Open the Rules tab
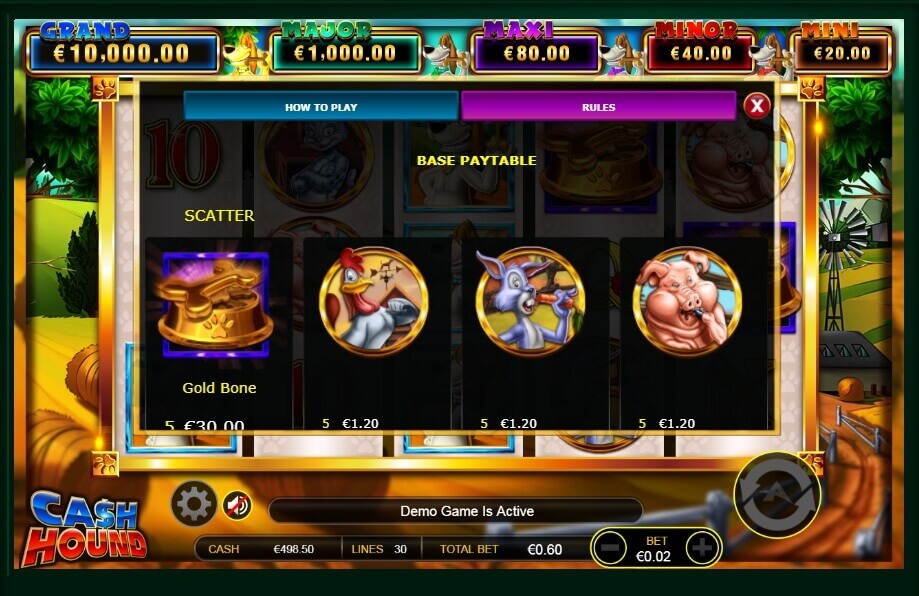Viewport: 919px width, 596px height. (x=598, y=107)
